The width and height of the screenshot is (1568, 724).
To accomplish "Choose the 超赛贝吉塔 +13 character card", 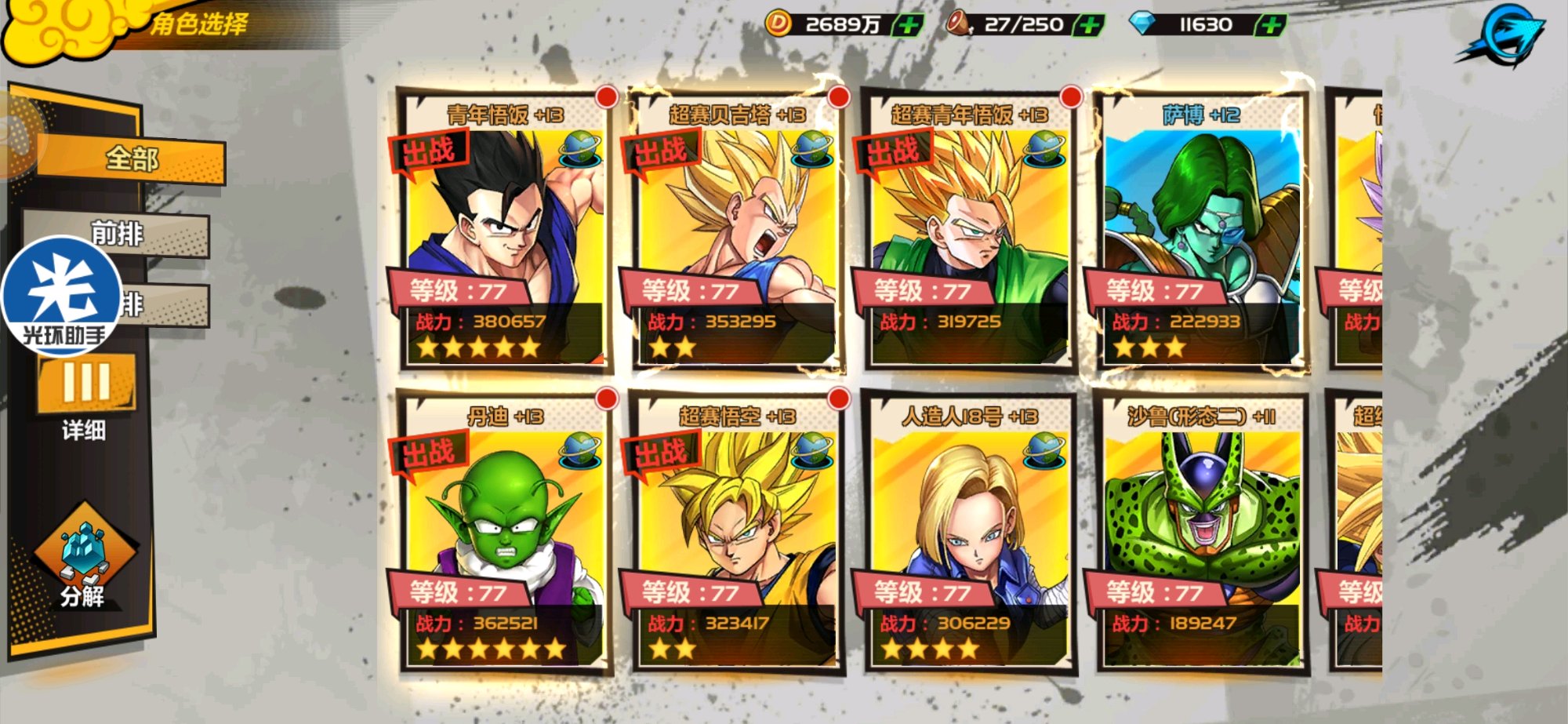I will [735, 229].
